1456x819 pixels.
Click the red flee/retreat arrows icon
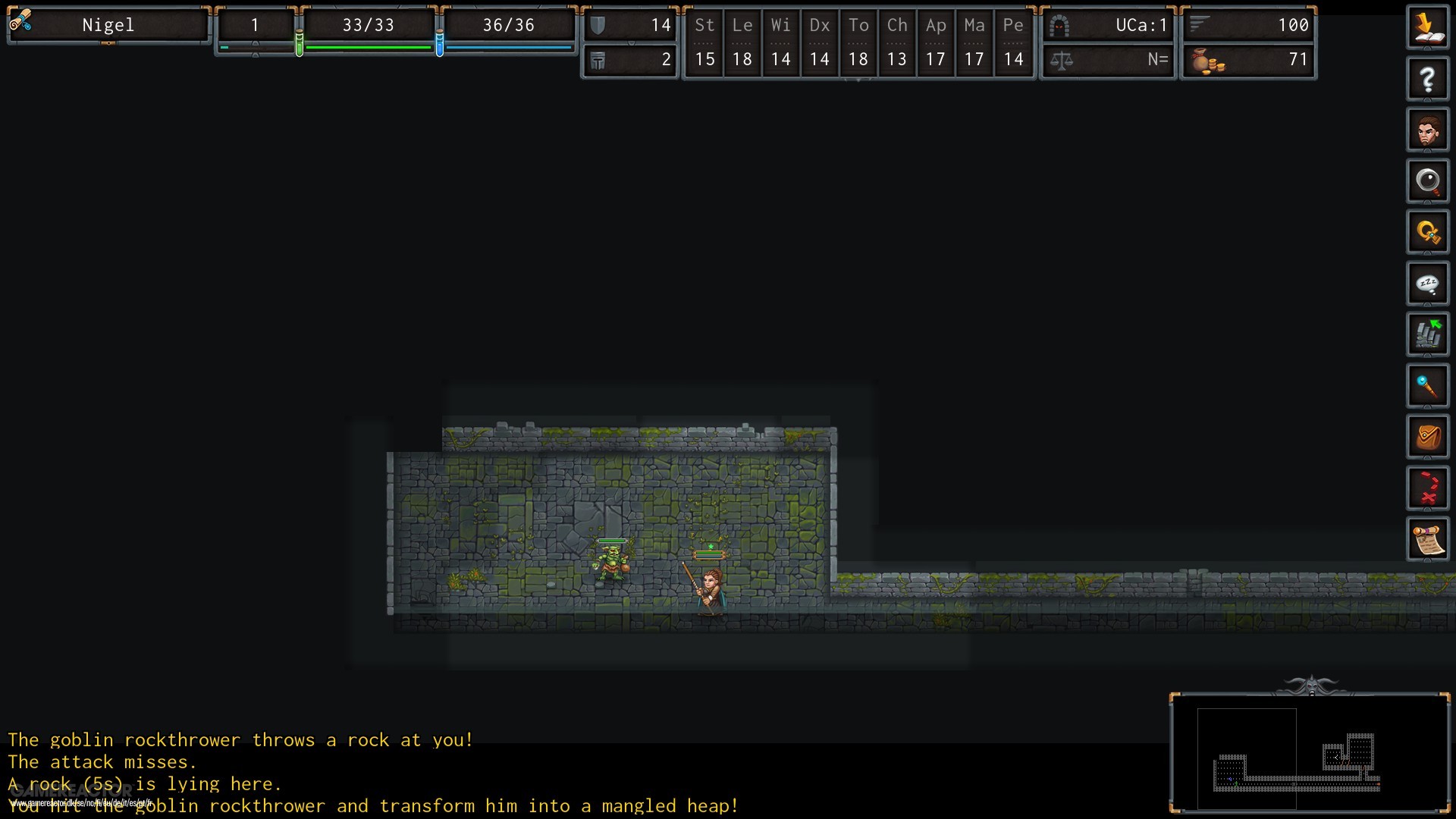click(1428, 488)
